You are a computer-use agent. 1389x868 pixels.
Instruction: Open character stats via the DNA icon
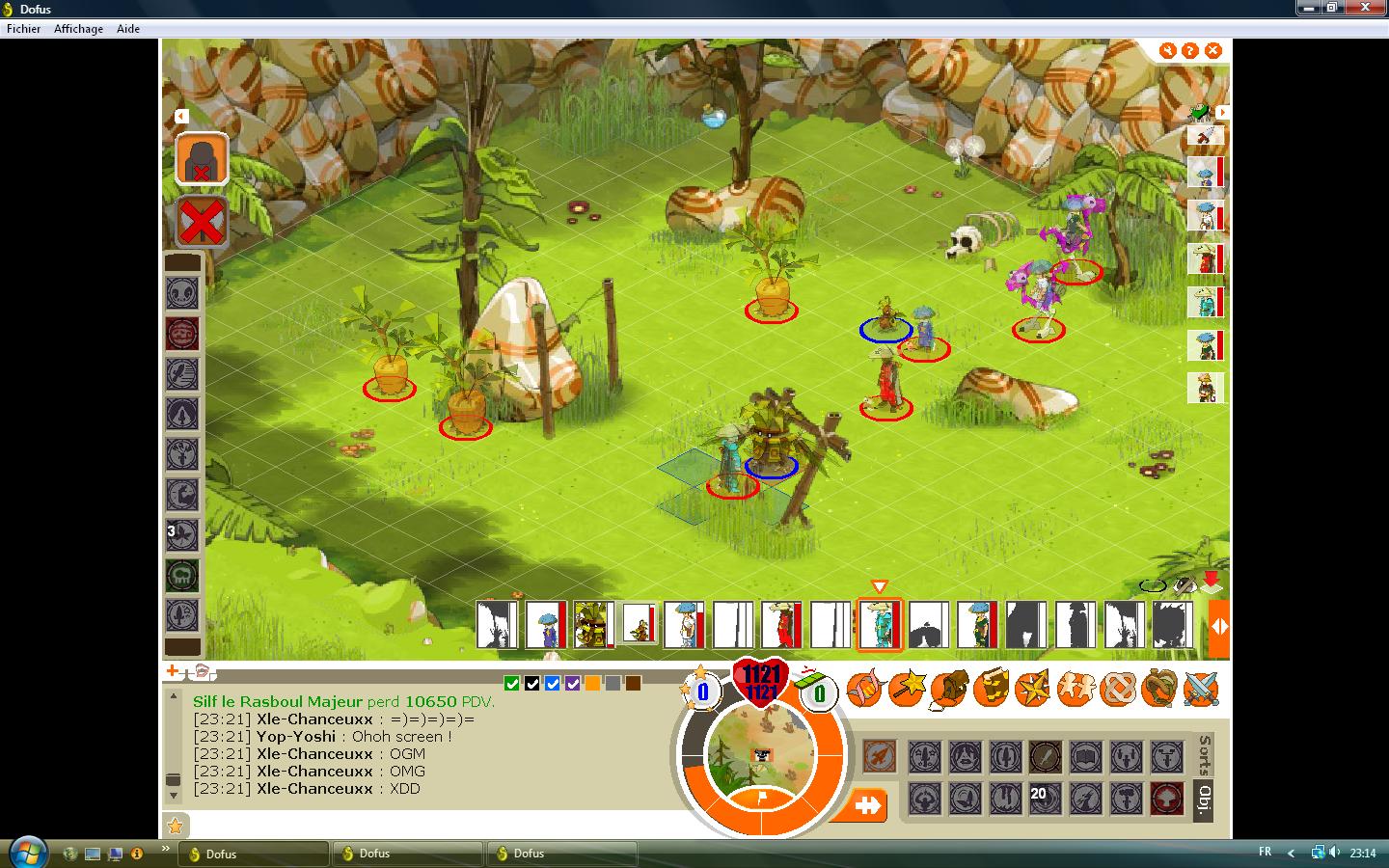click(864, 689)
